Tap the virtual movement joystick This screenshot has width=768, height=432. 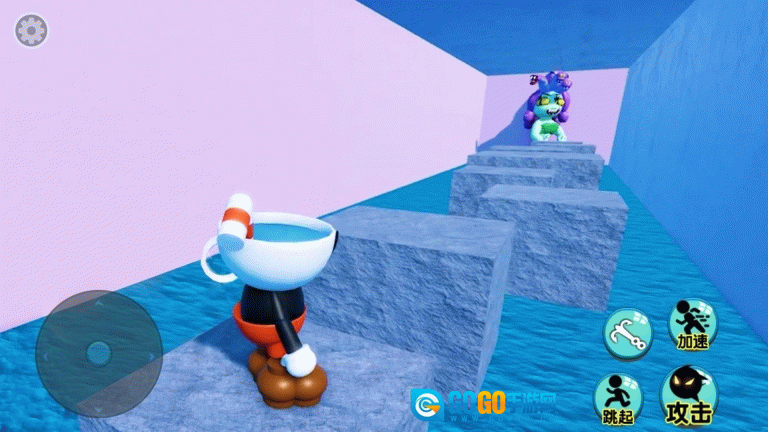98,352
